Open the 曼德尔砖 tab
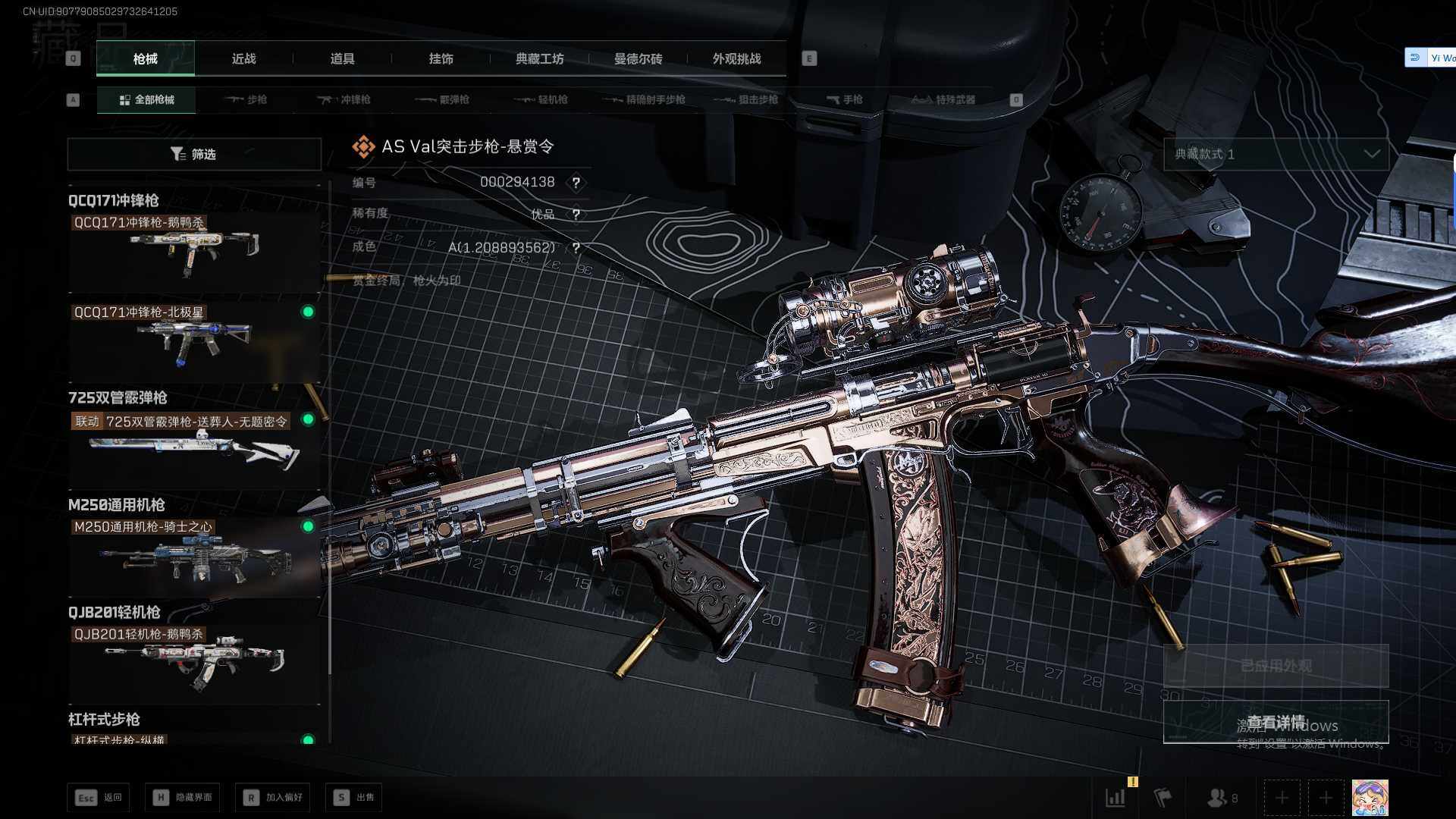The height and width of the screenshot is (819, 1456). 638,58
